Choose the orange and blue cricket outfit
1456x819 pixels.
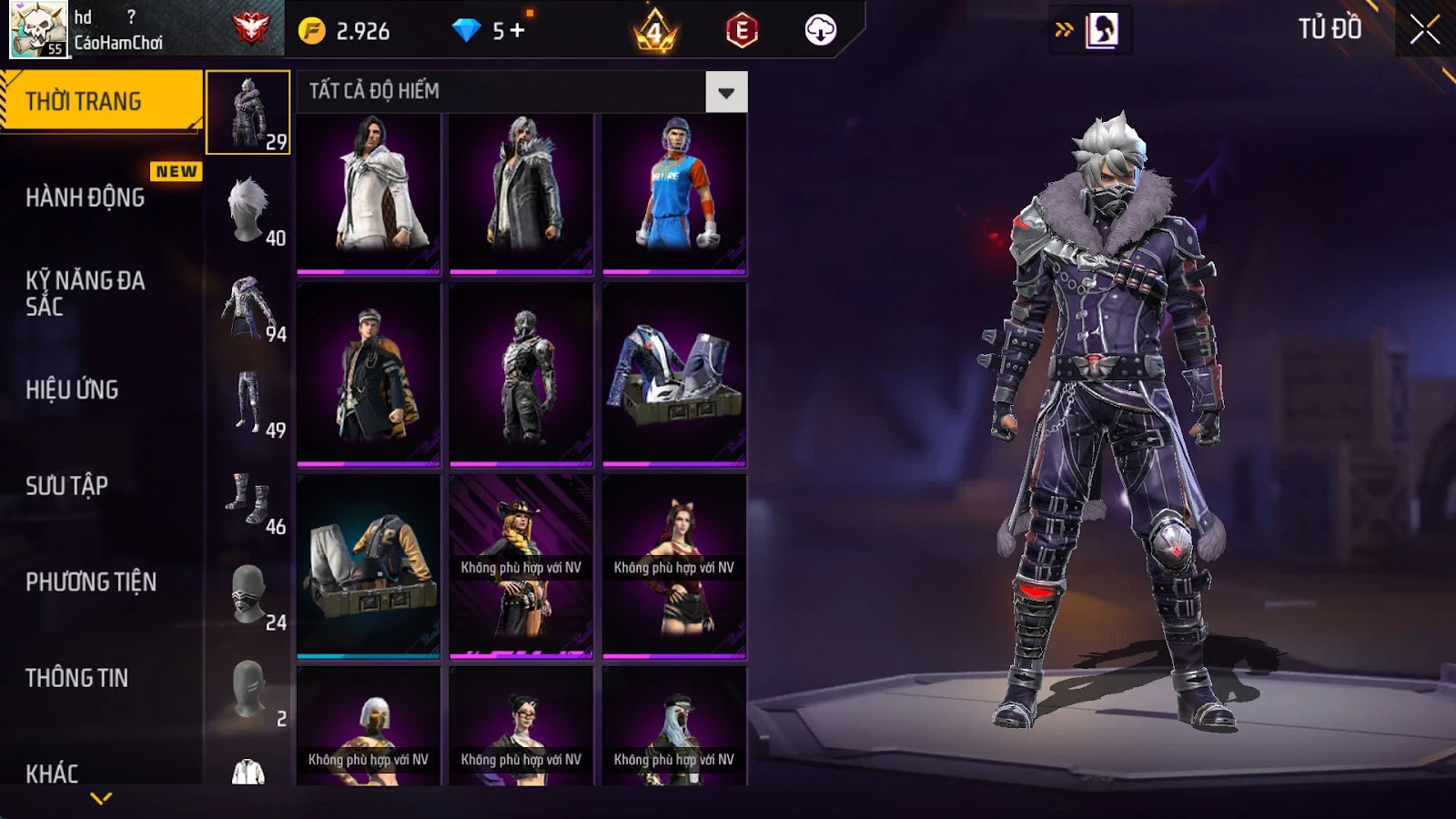(674, 193)
